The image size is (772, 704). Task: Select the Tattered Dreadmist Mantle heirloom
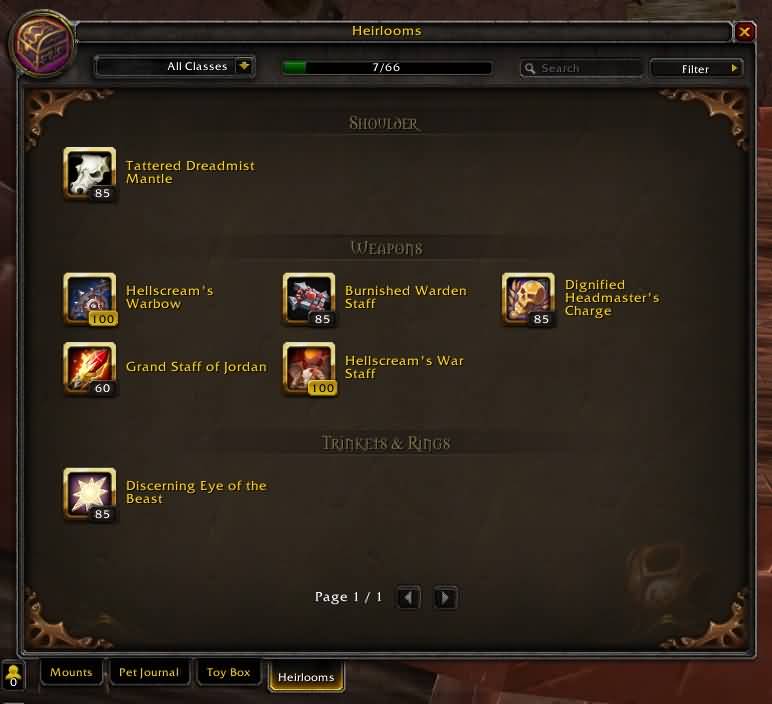(x=89, y=173)
